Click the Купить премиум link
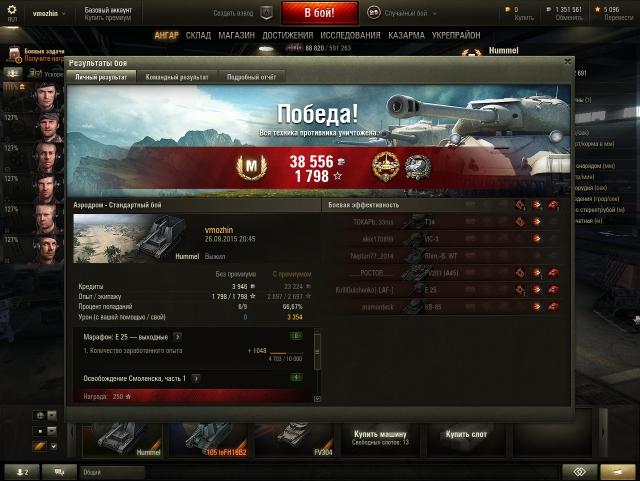Screen dimensions: 640x481 (x=110, y=19)
